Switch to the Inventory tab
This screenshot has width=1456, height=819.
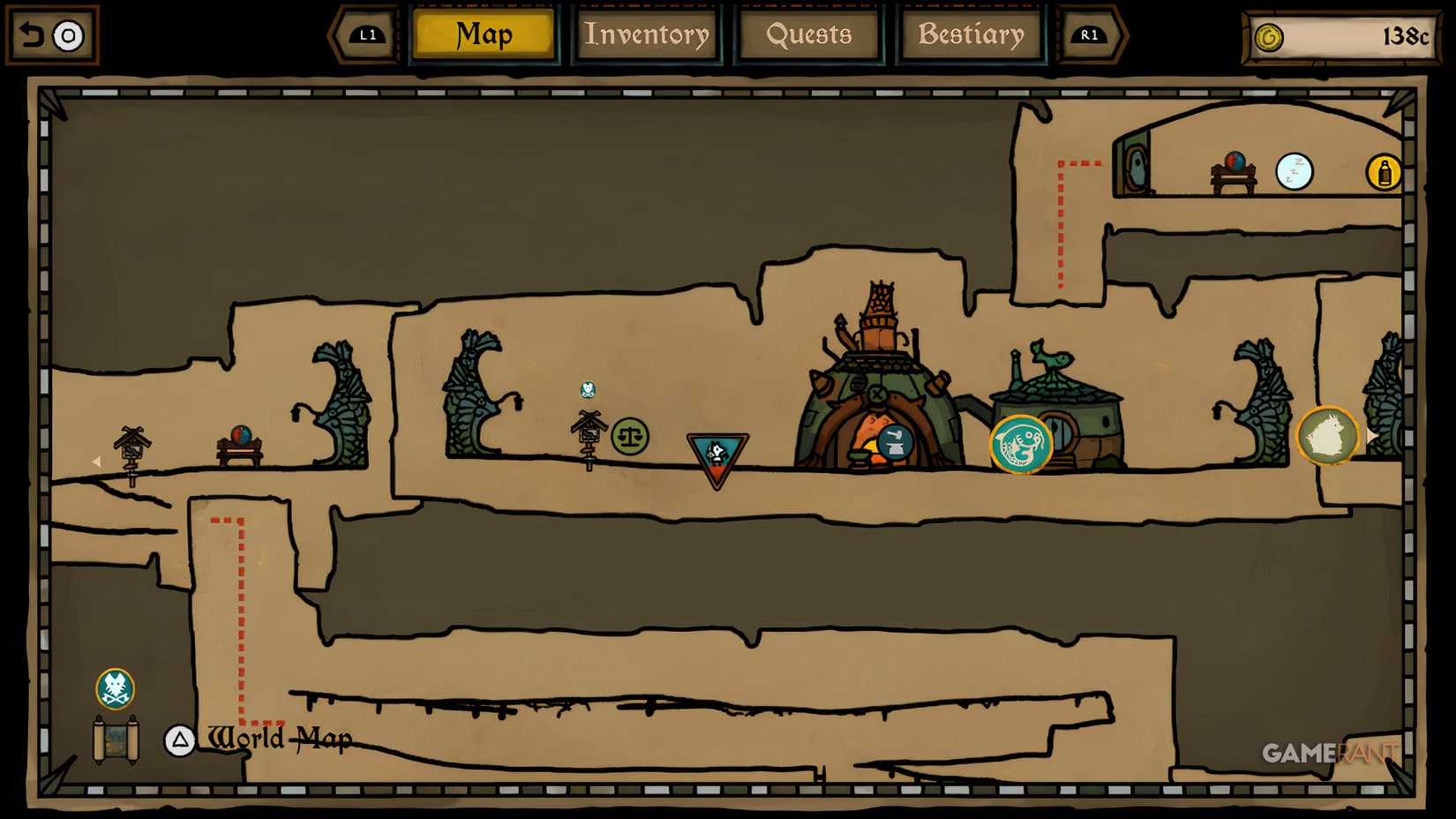pos(647,35)
